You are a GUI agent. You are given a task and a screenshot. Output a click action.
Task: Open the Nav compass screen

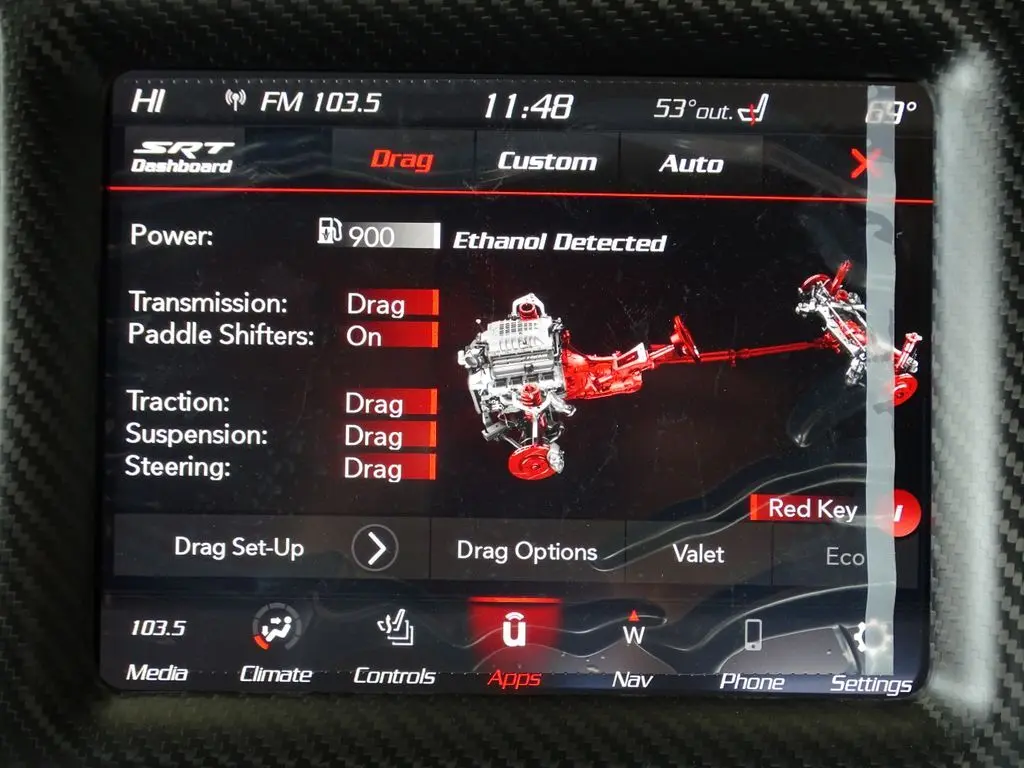point(632,654)
